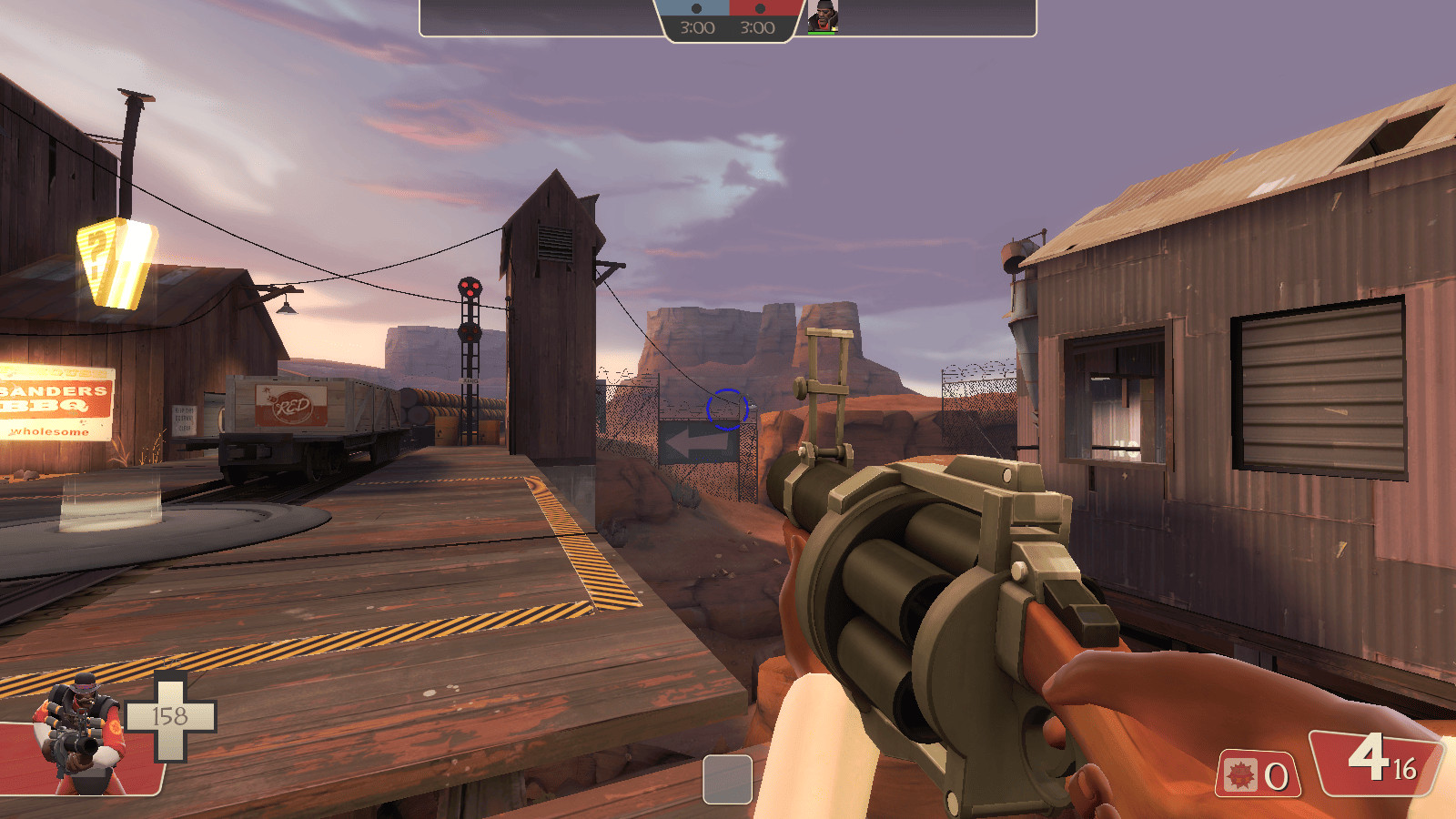This screenshot has width=1456, height=819.
Task: Click the green health bar under the avatar
Action: pos(822,34)
